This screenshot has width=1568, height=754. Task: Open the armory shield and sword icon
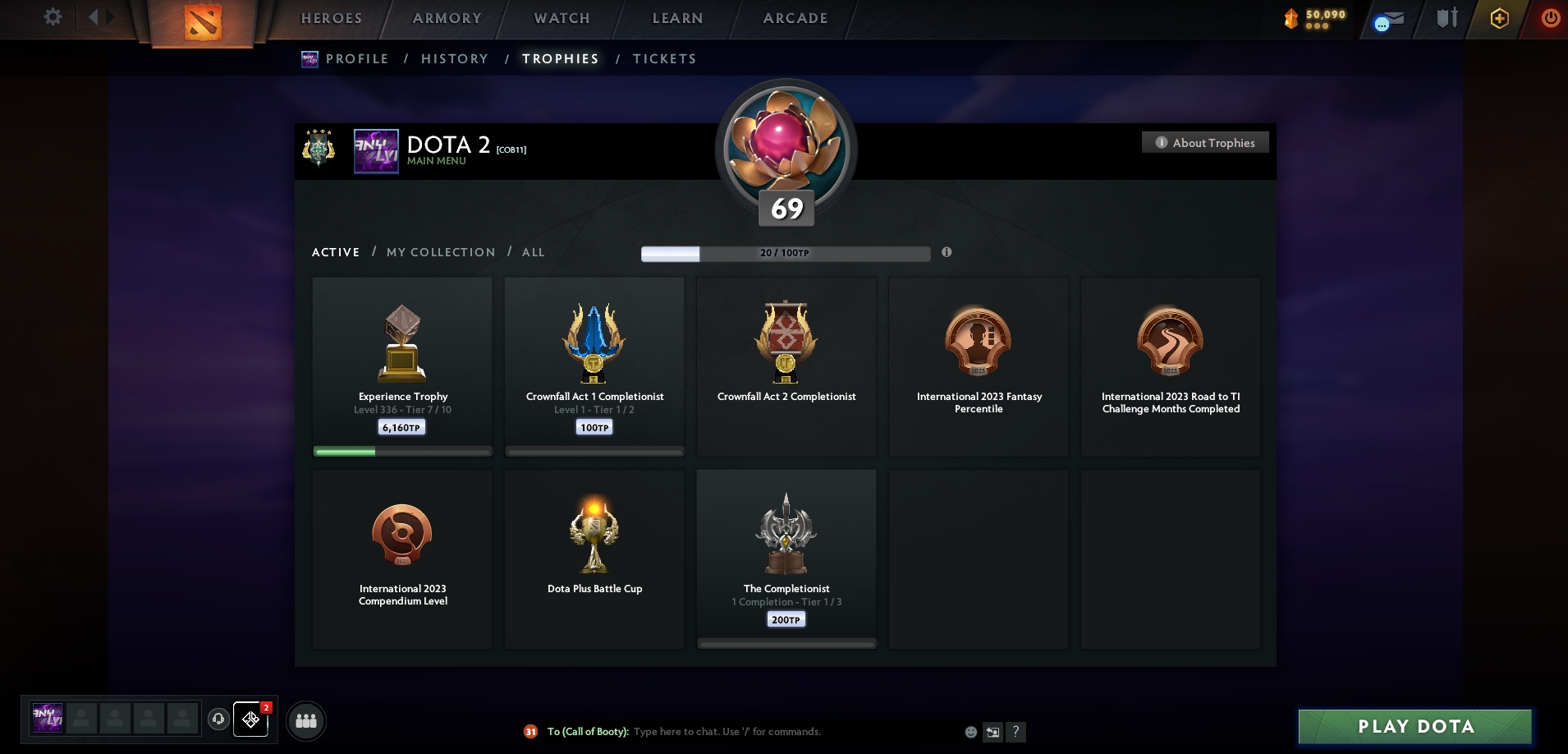pos(1447,18)
